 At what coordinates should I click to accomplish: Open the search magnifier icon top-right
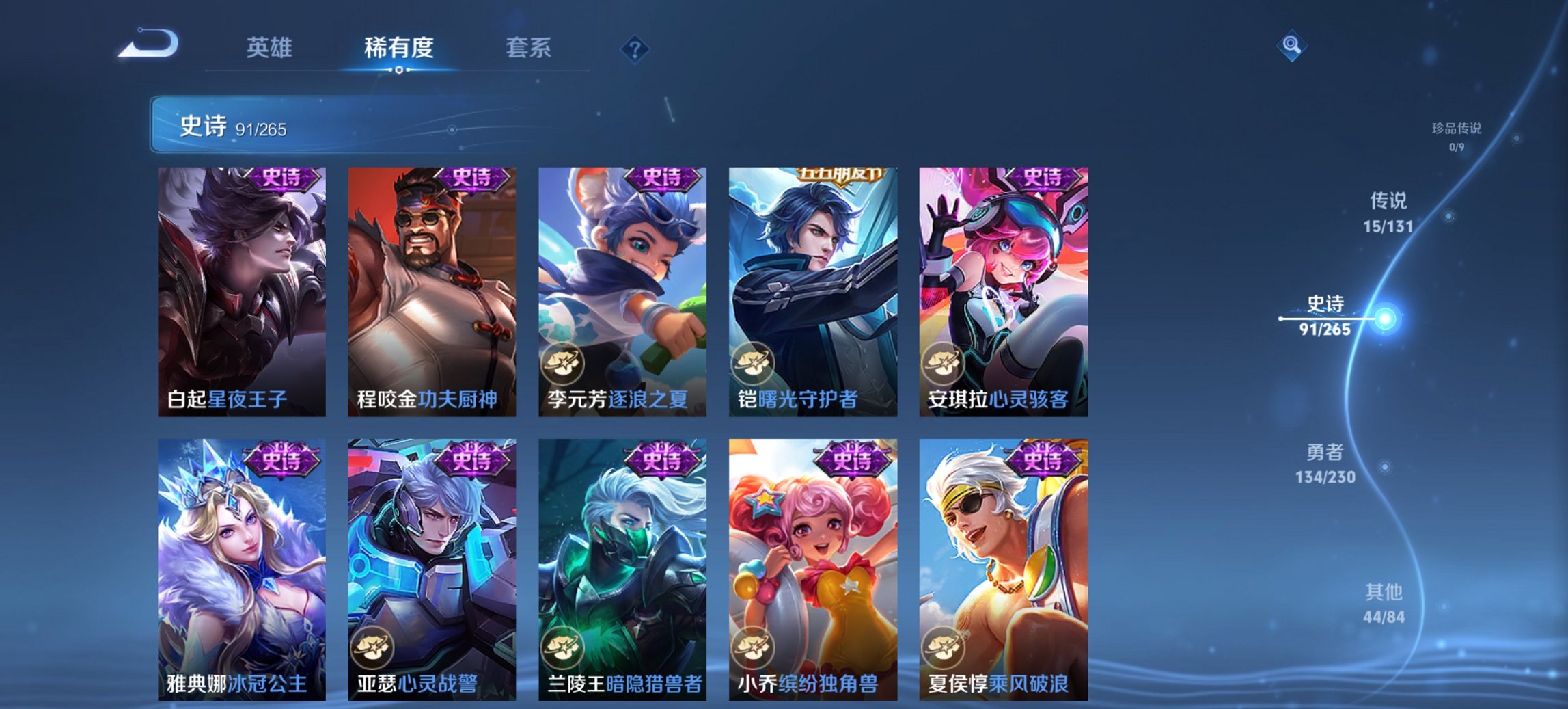click(x=1291, y=47)
